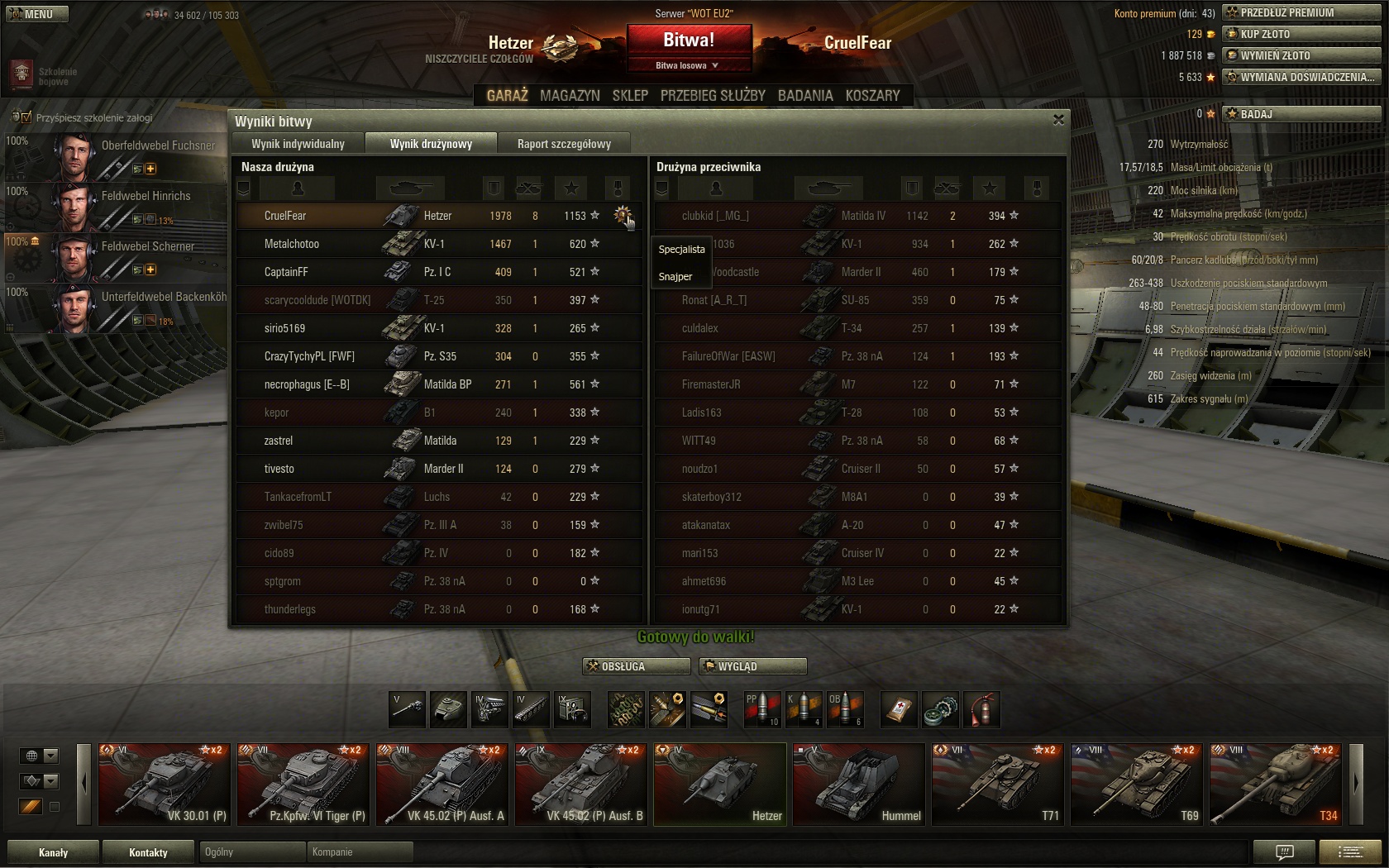1389x868 pixels.
Task: Choose the KUP ZŁOTO button
Action: pyautogui.click(x=1301, y=34)
